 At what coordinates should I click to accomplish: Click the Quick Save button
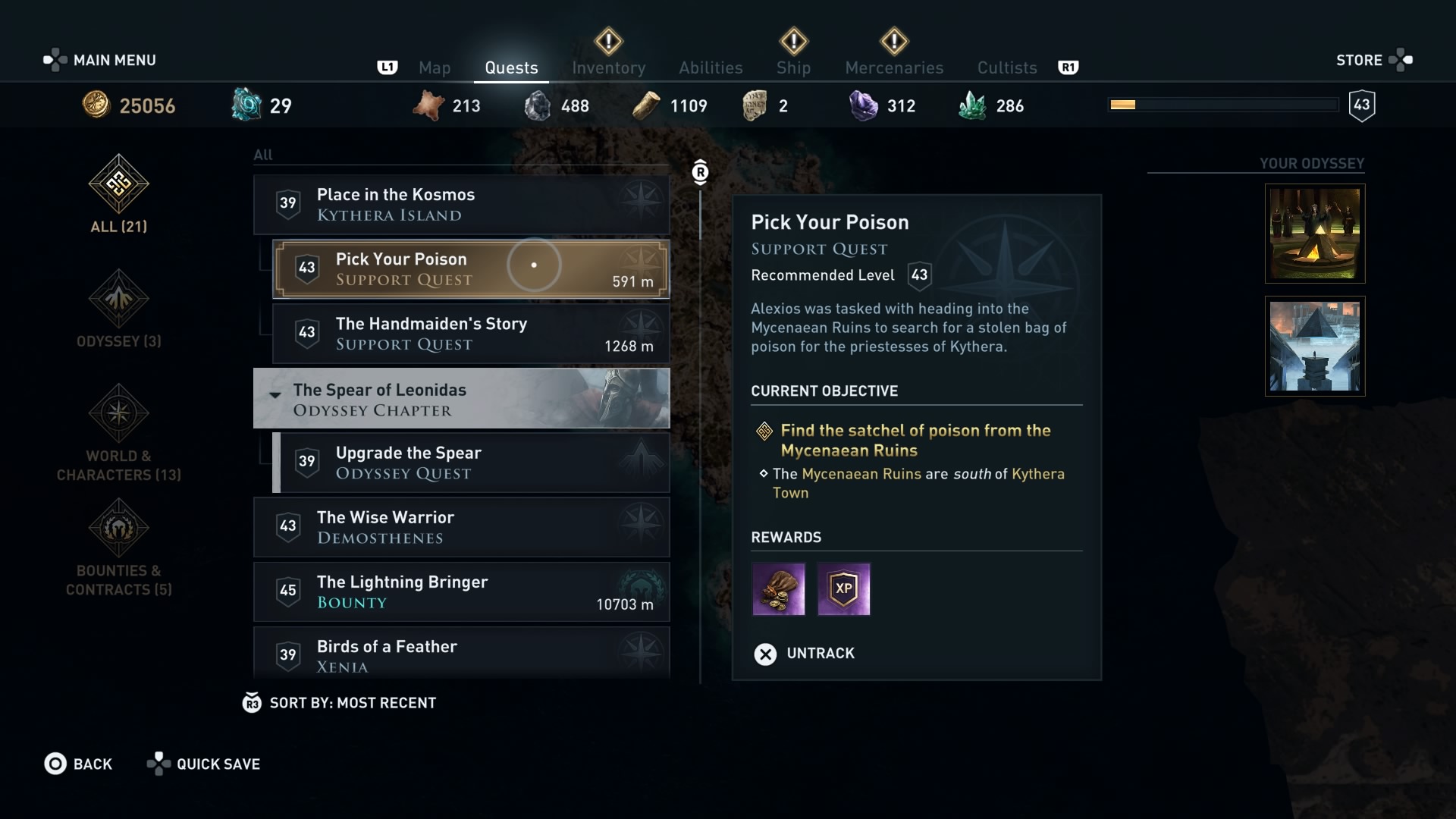click(203, 764)
